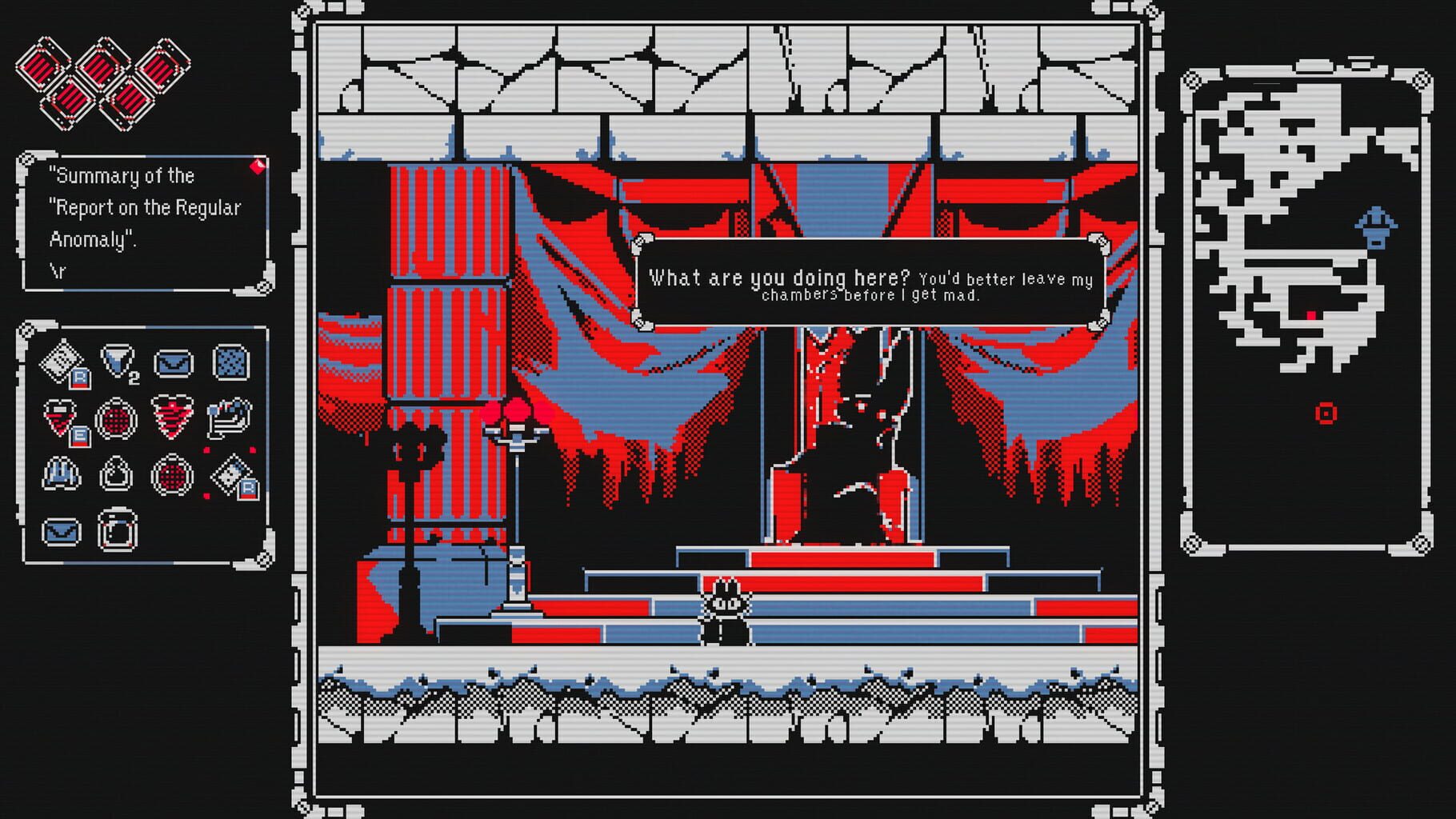
Task: Open the blue envelope in the inventory
Action: (172, 362)
